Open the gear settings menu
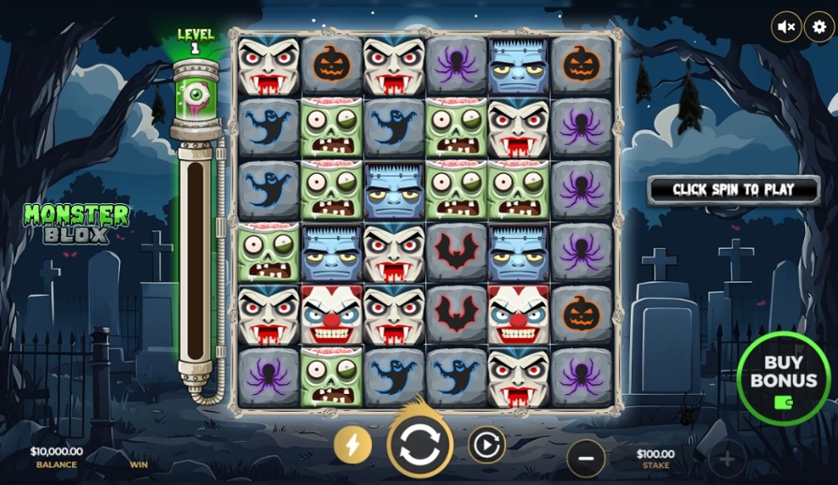The image size is (838, 485). point(819,27)
